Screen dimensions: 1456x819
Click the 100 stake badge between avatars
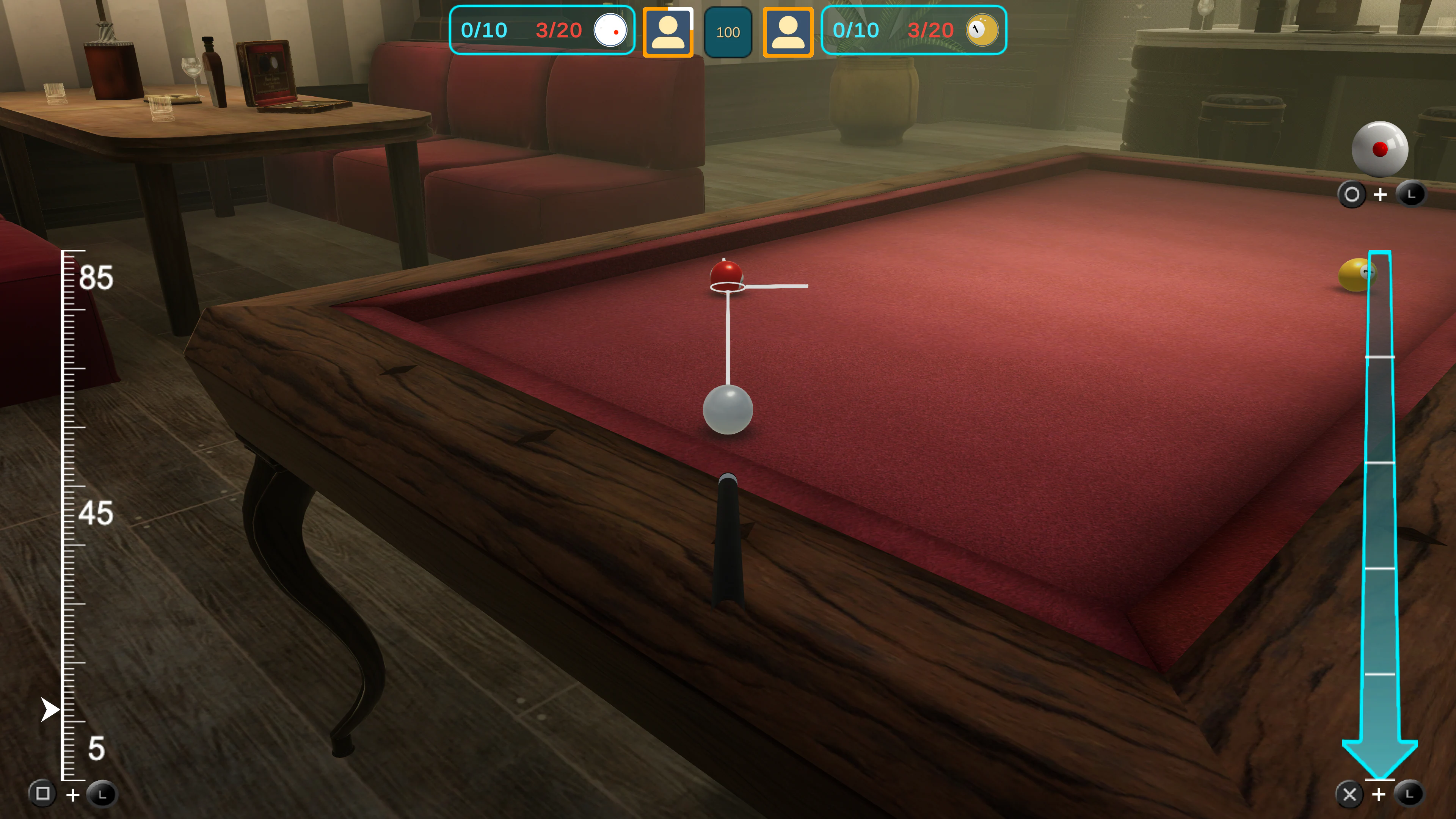[728, 32]
